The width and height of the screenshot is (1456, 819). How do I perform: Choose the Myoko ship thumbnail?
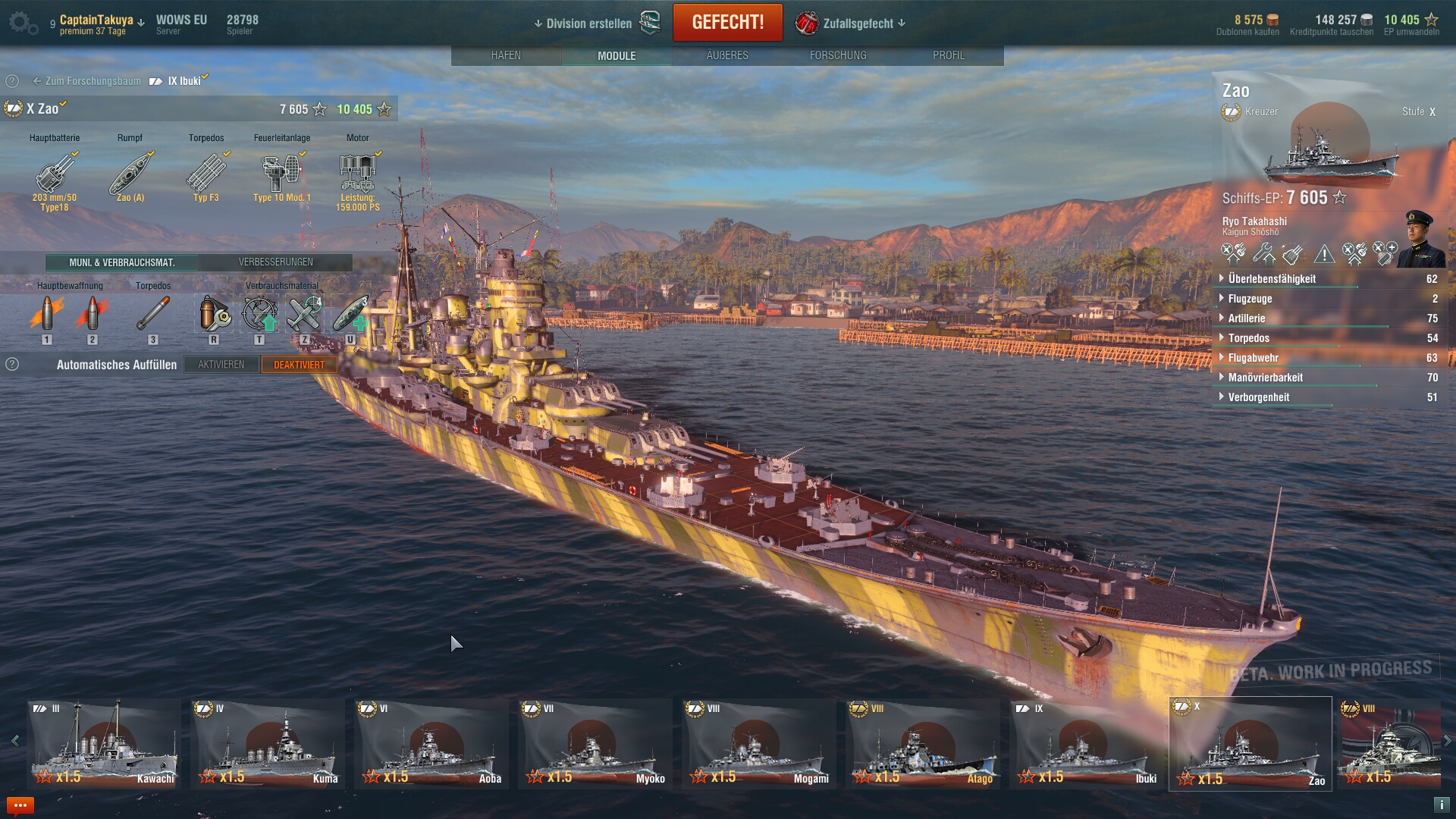(x=595, y=744)
